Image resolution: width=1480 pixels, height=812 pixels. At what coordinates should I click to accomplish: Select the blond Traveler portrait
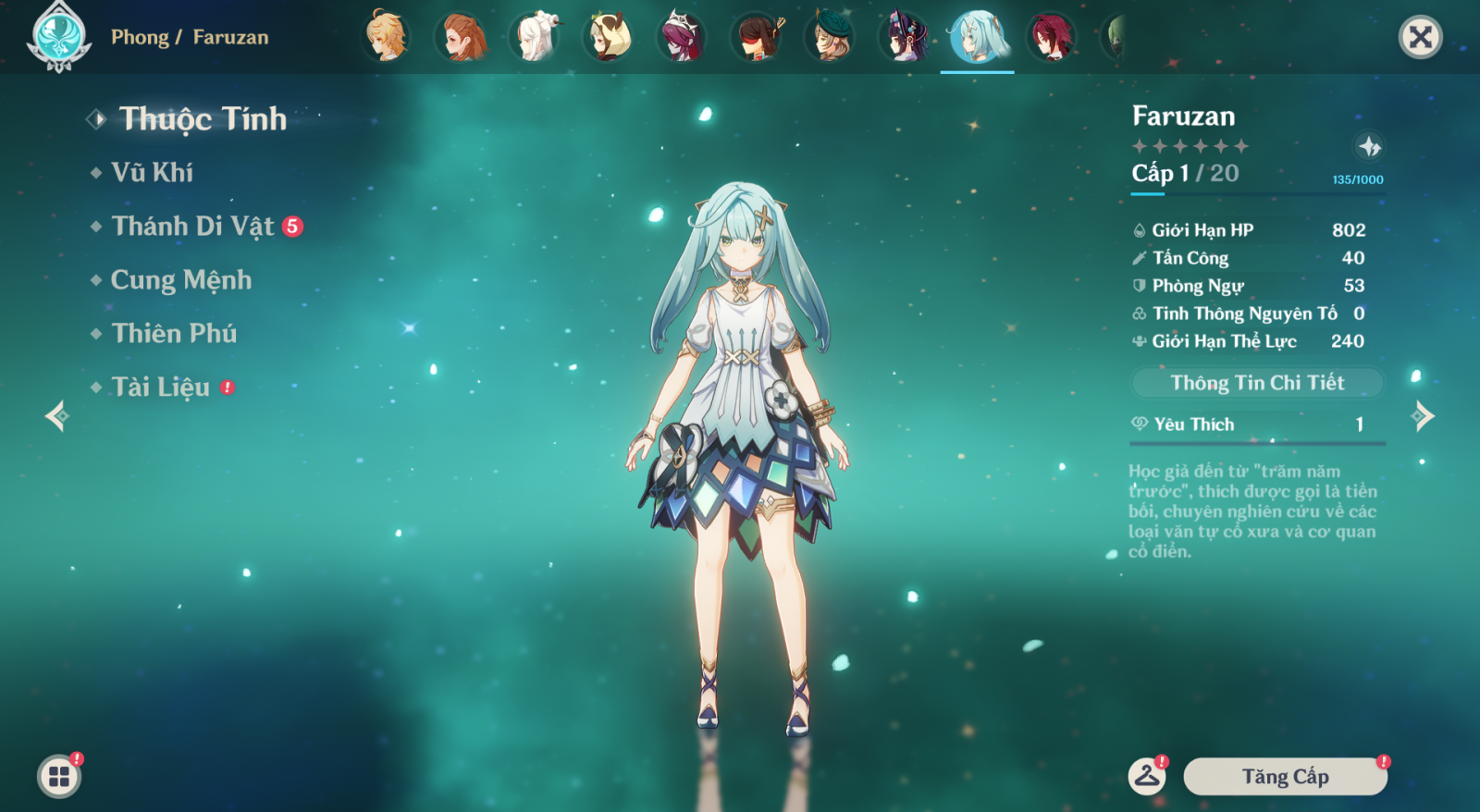tap(386, 37)
